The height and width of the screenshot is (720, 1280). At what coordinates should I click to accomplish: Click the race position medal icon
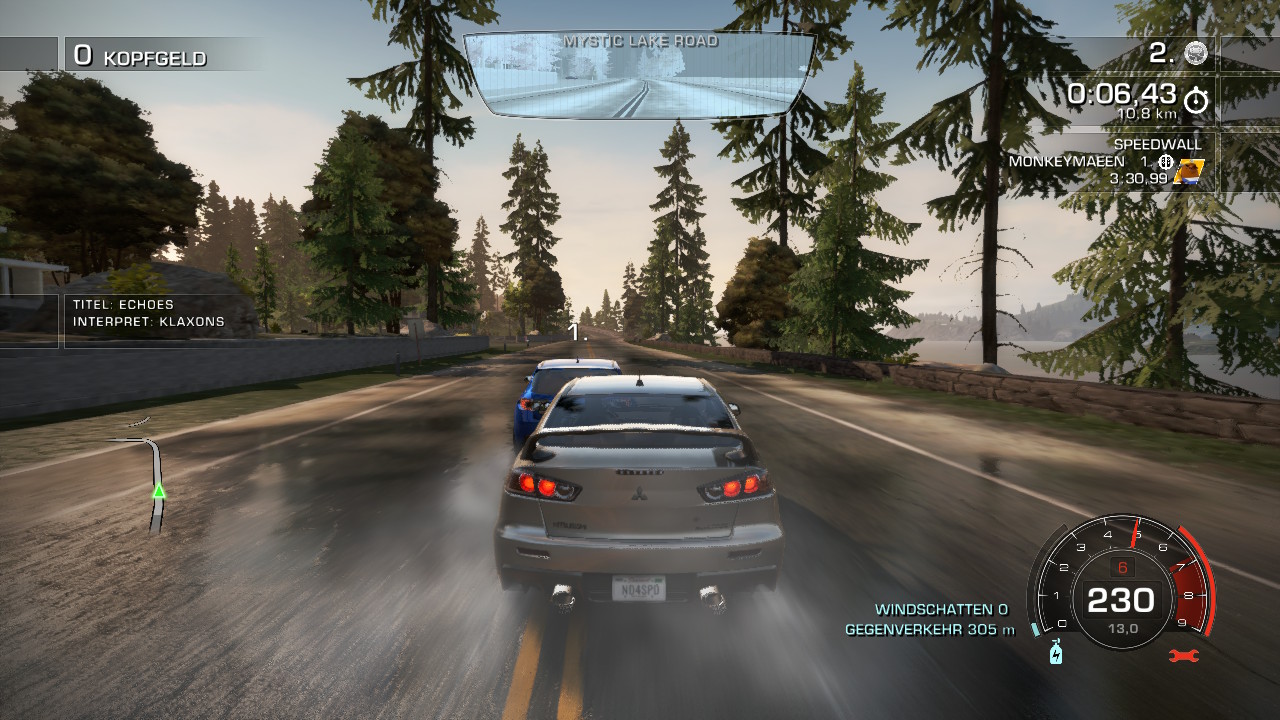coord(1196,54)
